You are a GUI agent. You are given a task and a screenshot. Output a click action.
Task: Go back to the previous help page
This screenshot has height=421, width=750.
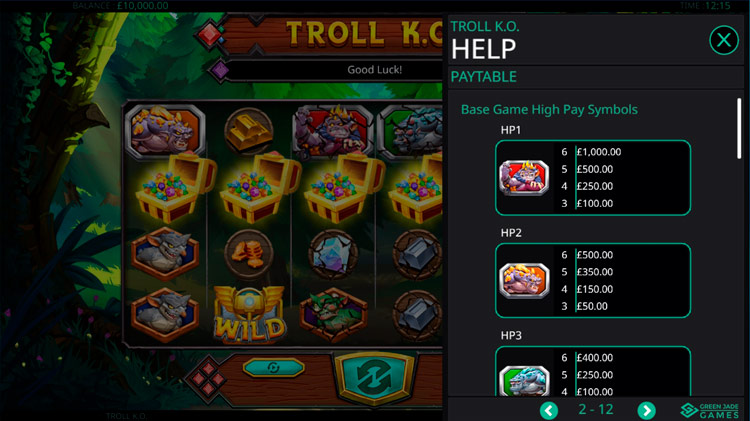(548, 410)
